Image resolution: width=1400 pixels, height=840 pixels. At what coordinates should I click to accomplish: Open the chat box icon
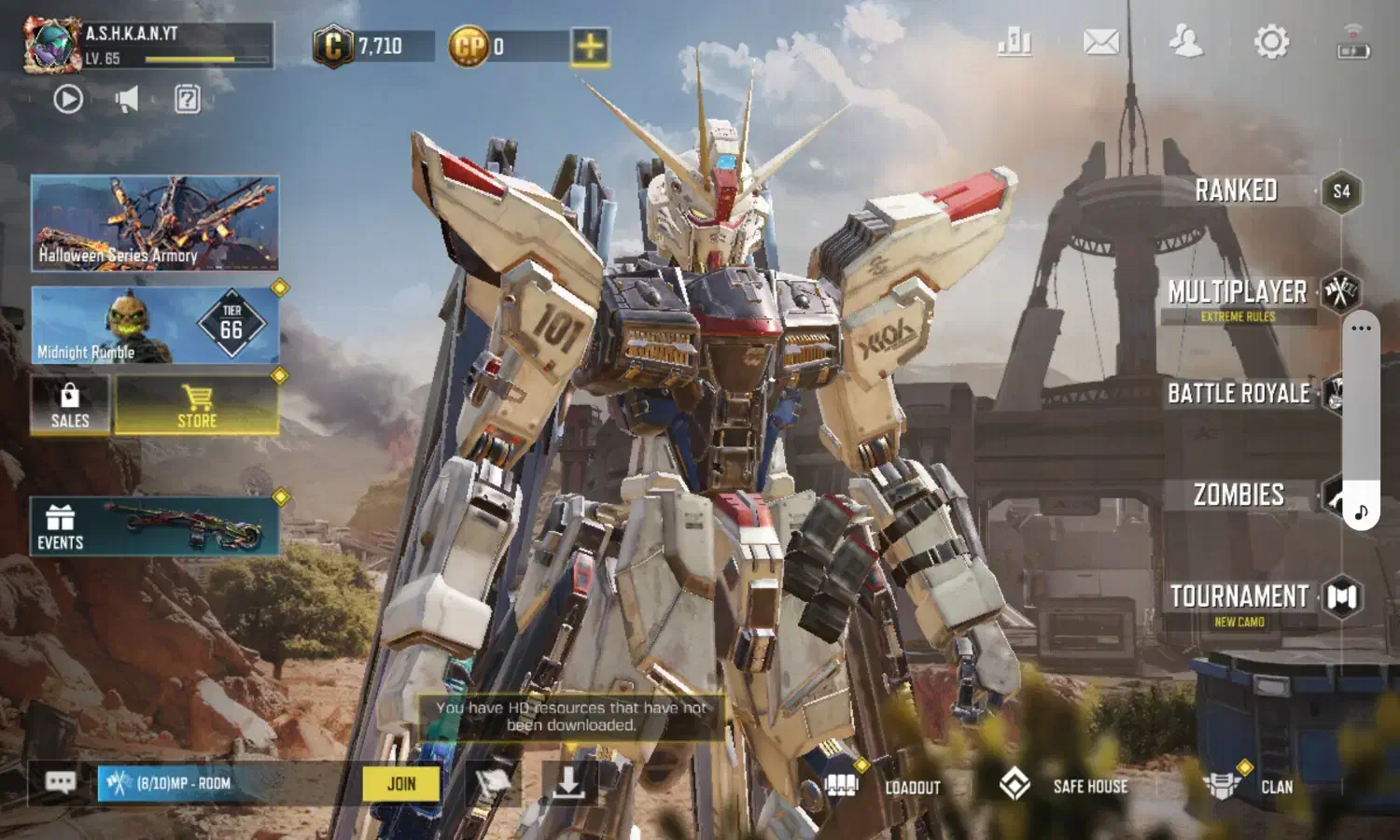point(61,782)
